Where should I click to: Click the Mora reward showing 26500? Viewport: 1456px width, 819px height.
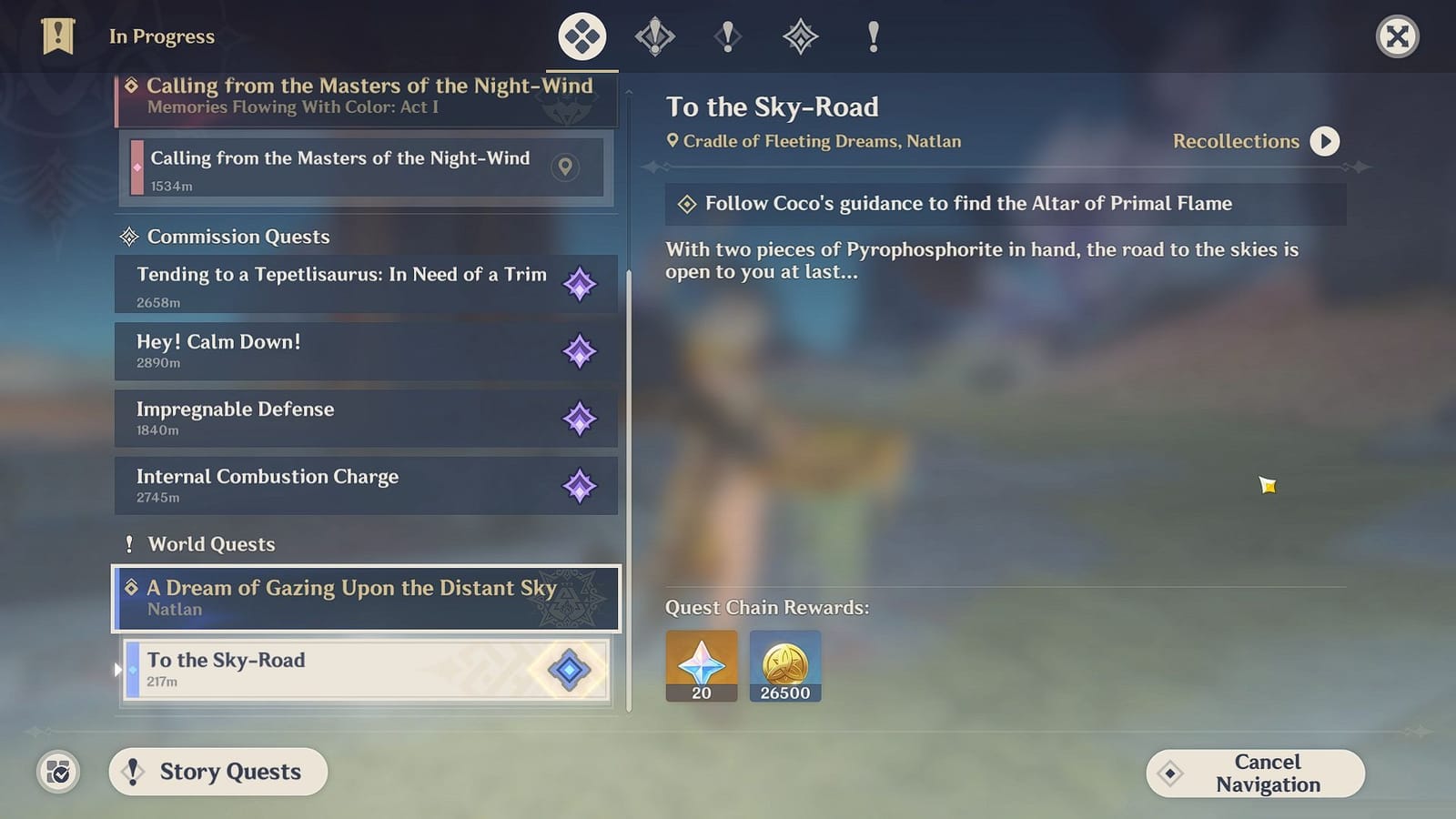[x=784, y=665]
